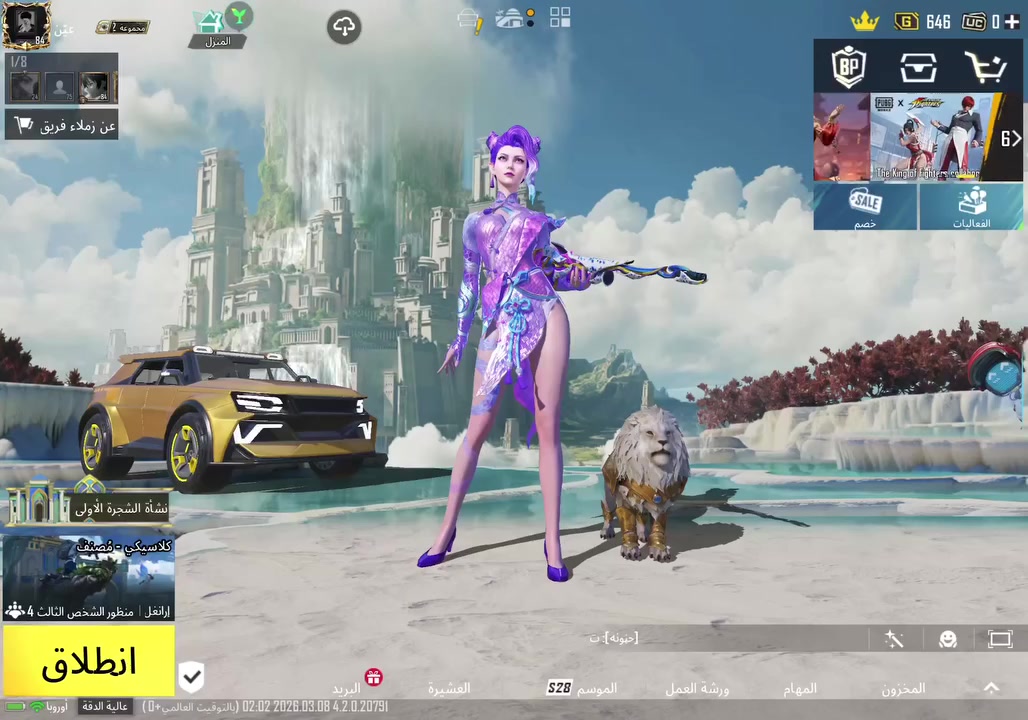Open the الفعاليات events page
The image size is (1028, 720).
pos(972,207)
